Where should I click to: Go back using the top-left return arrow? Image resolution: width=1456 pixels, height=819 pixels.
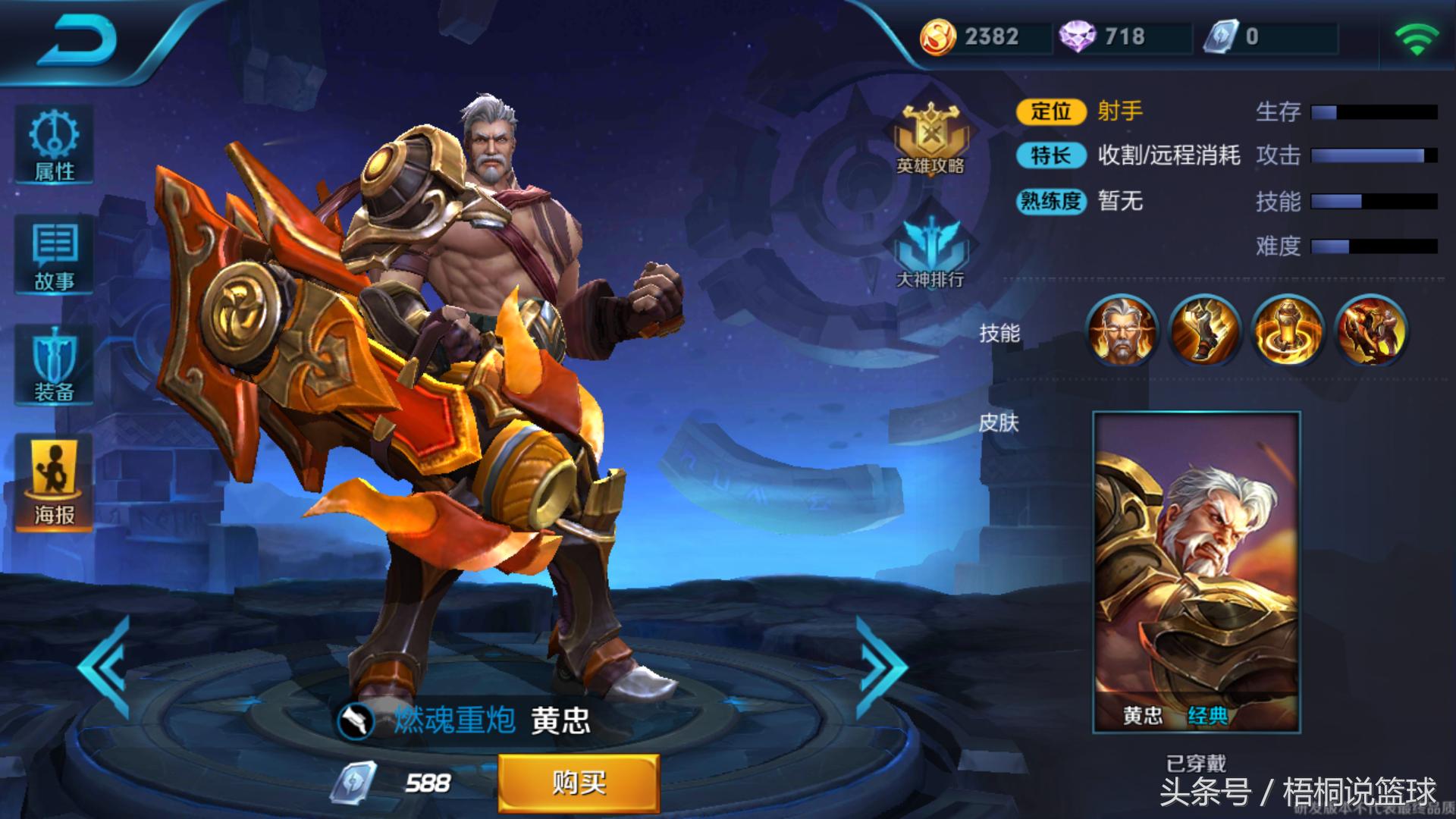pos(76,39)
